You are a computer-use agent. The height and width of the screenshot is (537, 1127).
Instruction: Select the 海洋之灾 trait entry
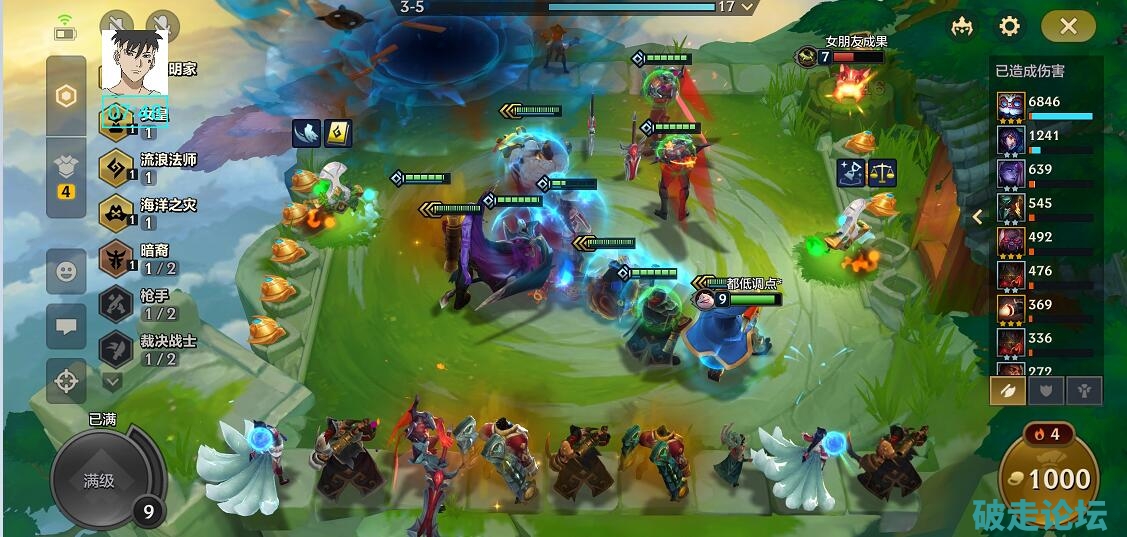150,213
